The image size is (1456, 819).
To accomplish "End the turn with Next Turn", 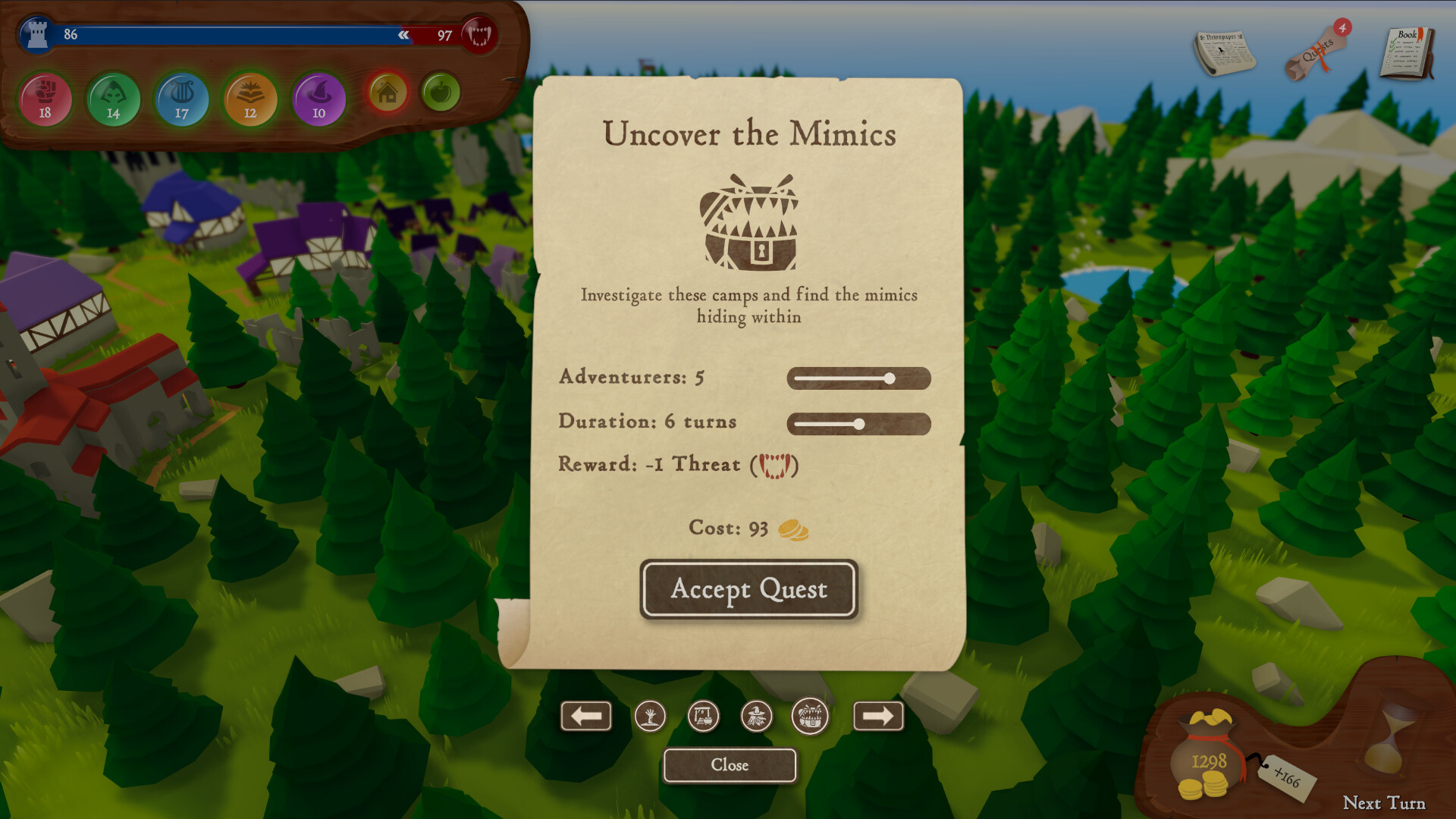I will pos(1384,802).
